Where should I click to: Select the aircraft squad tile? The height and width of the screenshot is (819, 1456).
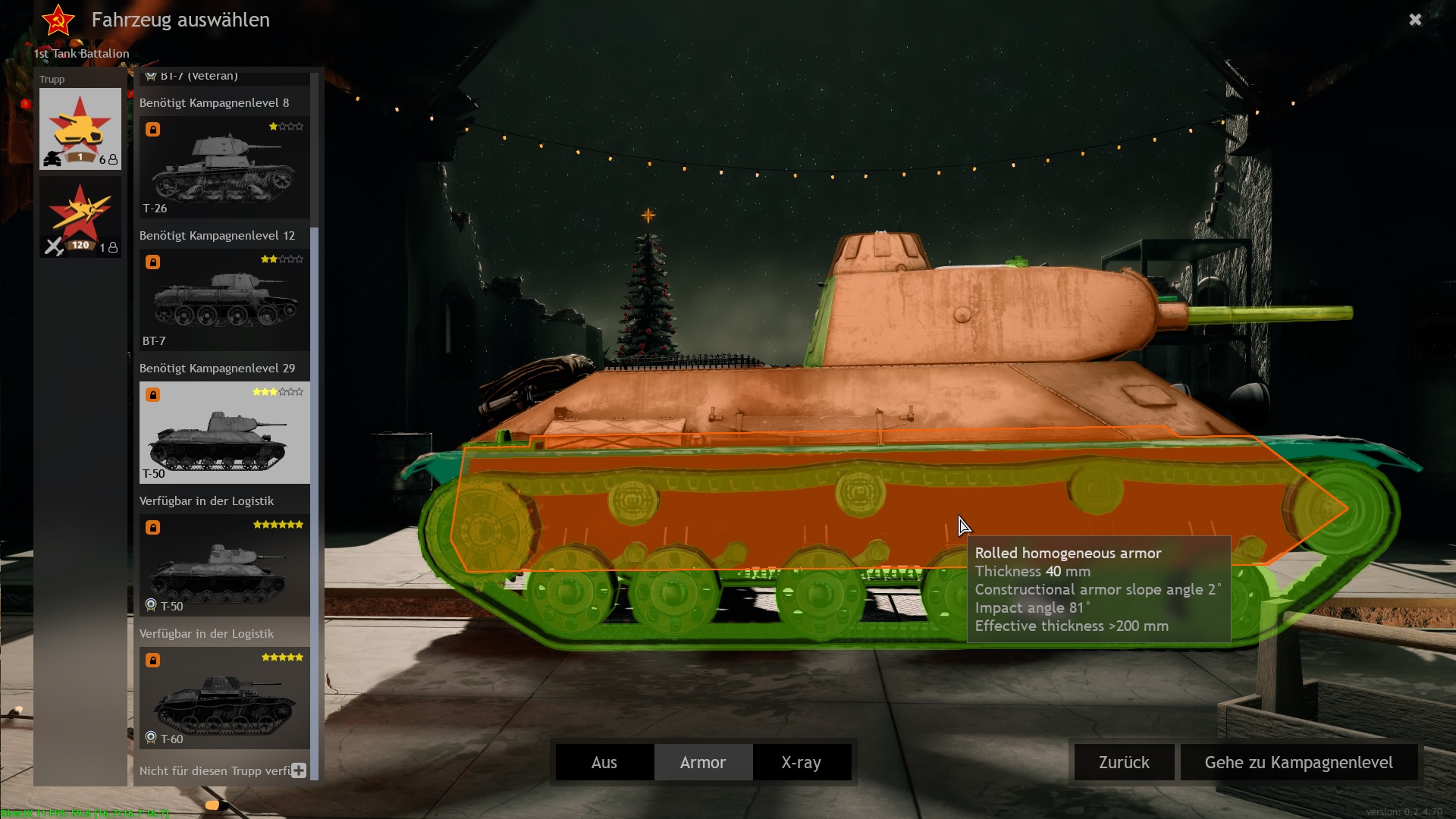click(x=80, y=217)
